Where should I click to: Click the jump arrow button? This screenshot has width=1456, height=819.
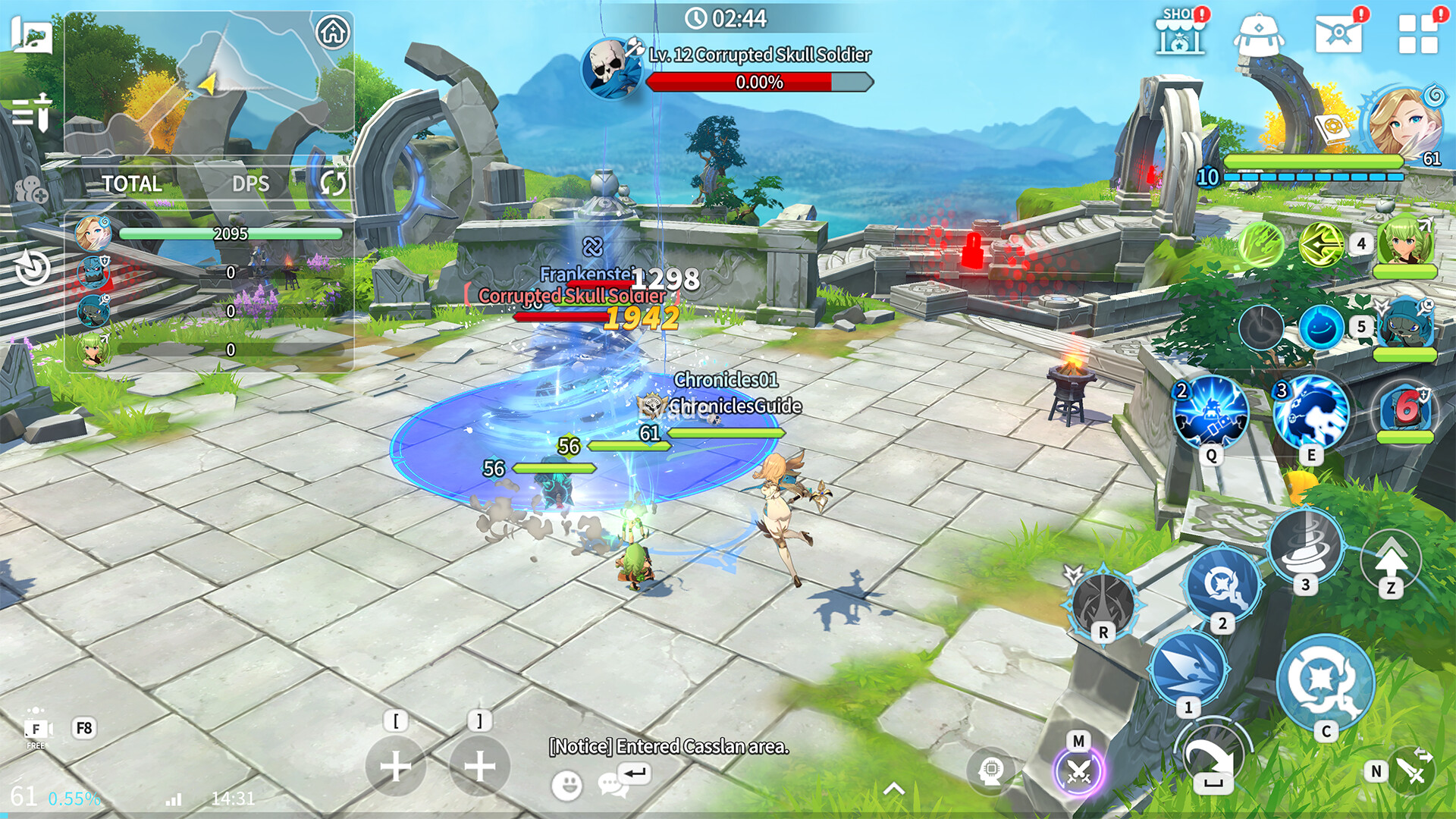(x=1390, y=561)
